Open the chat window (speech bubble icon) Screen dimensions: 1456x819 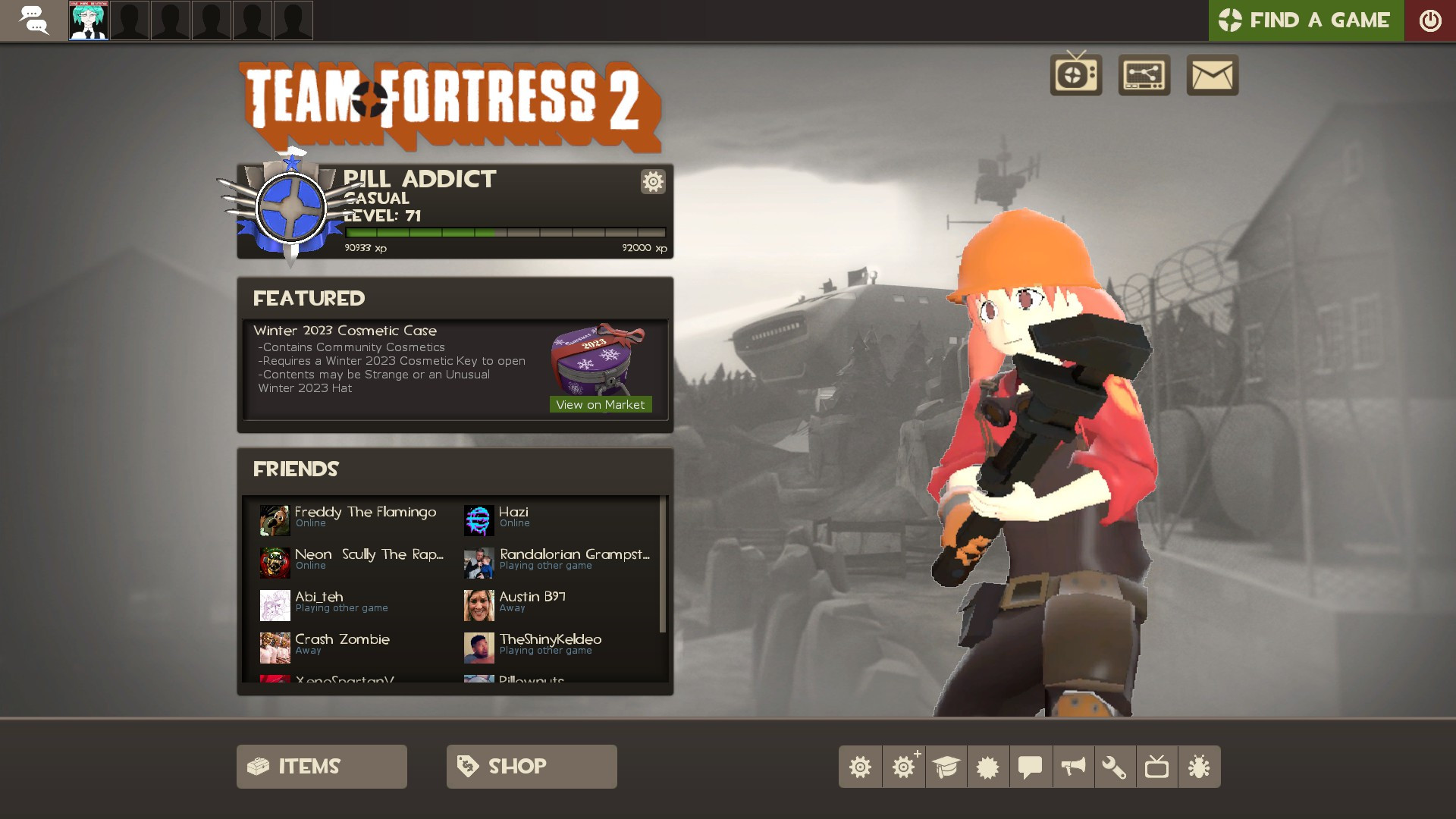(x=1031, y=766)
